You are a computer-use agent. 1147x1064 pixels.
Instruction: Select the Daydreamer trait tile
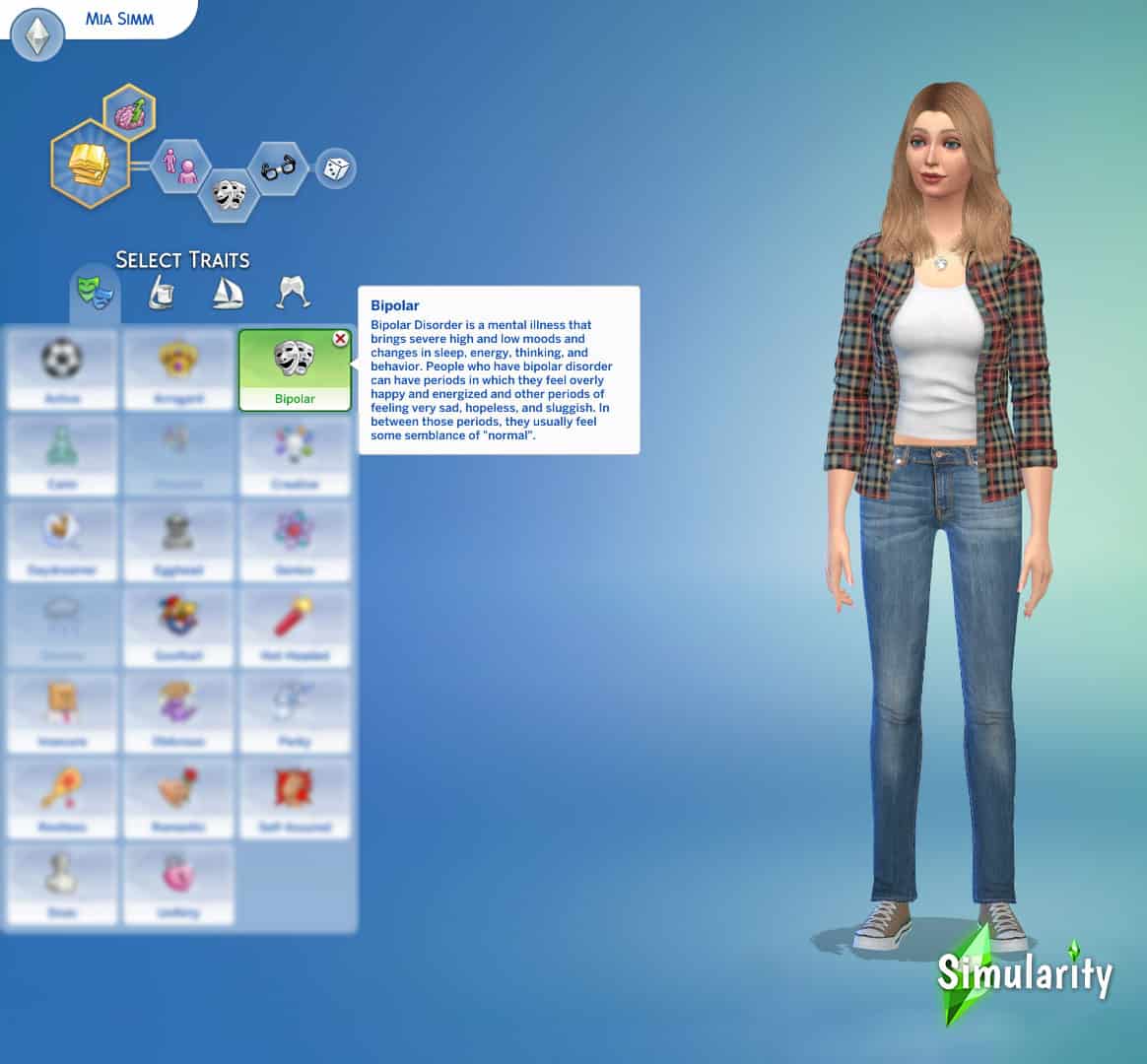[62, 541]
